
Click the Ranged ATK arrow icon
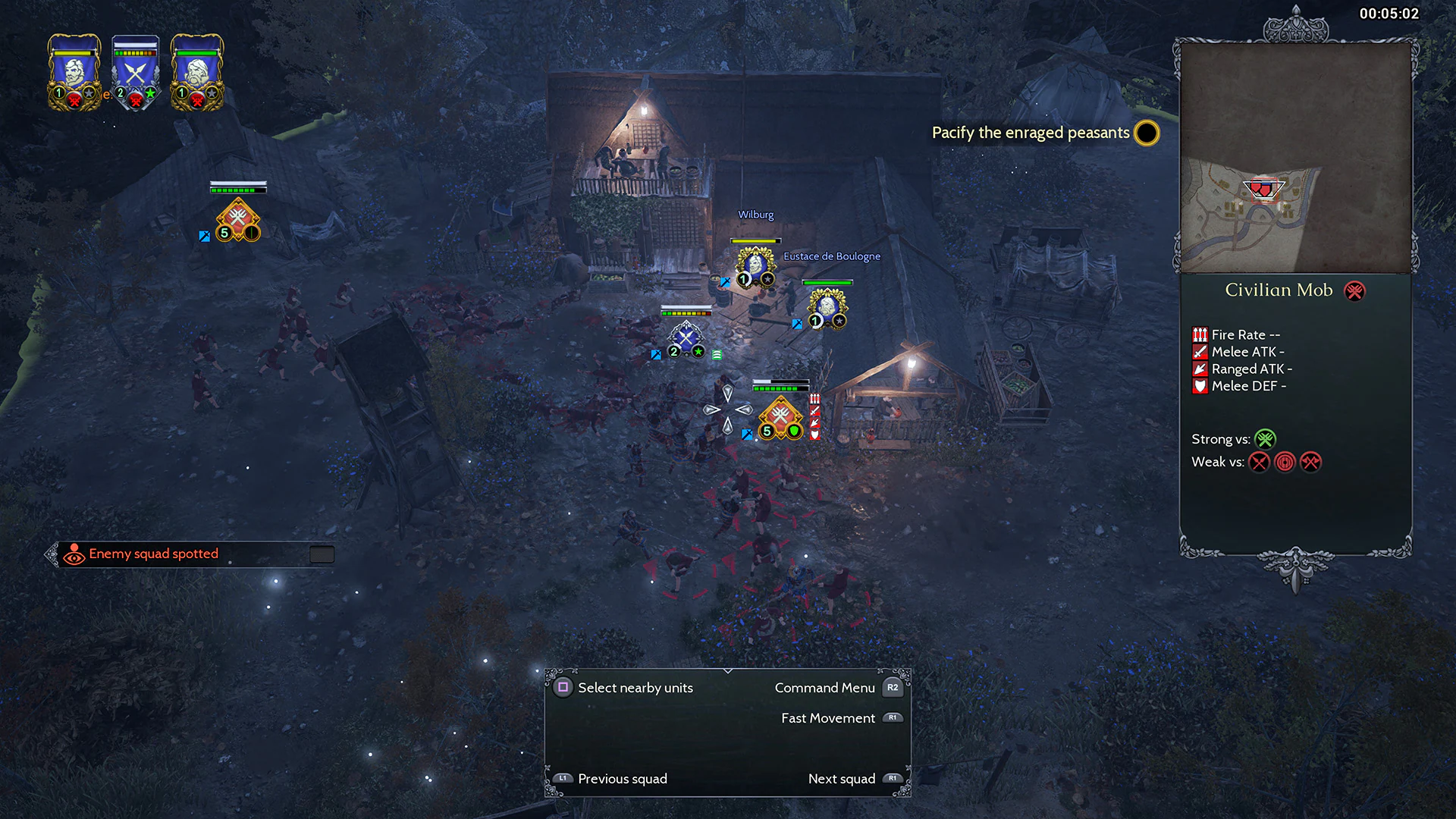pyautogui.click(x=1200, y=369)
